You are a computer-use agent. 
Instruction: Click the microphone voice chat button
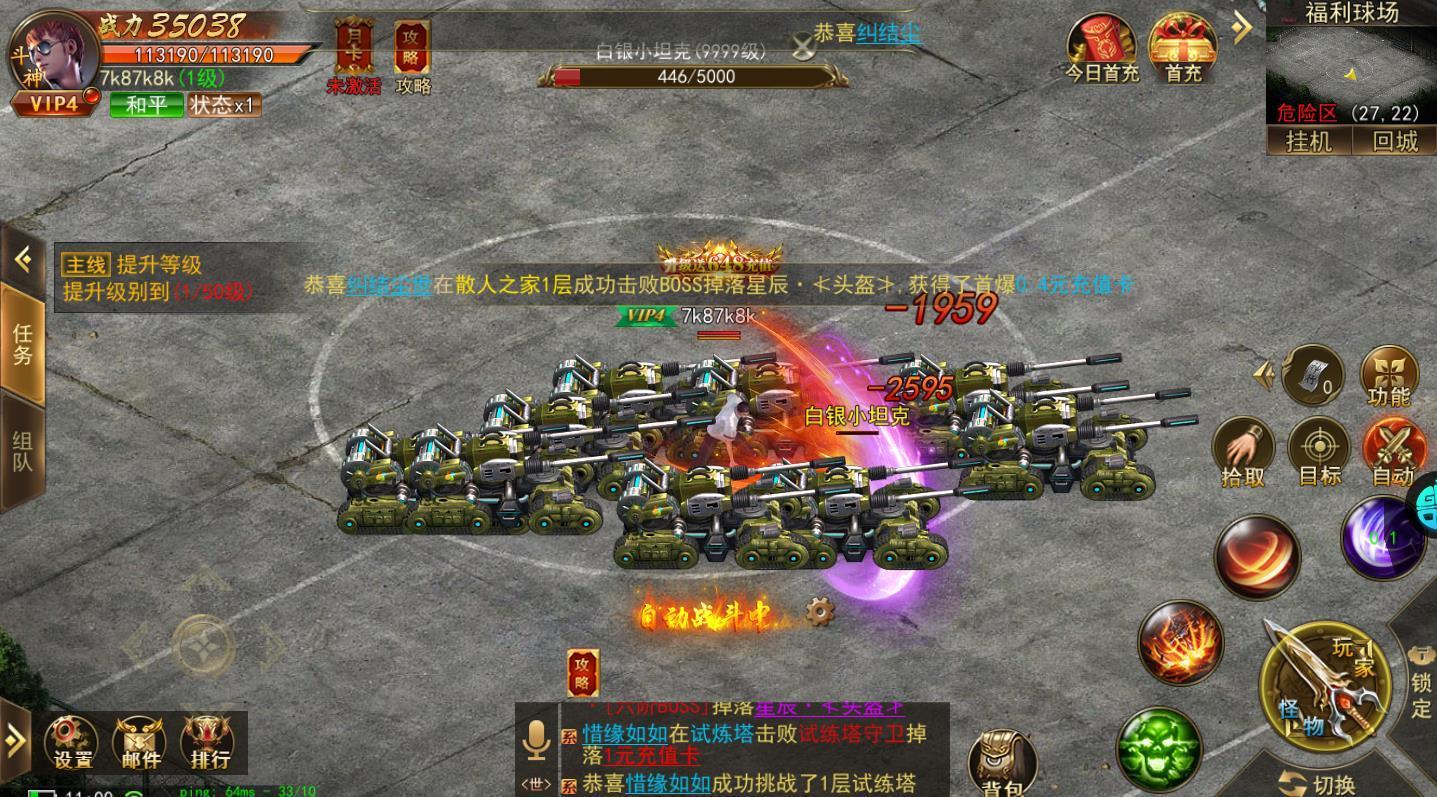pyautogui.click(x=536, y=741)
